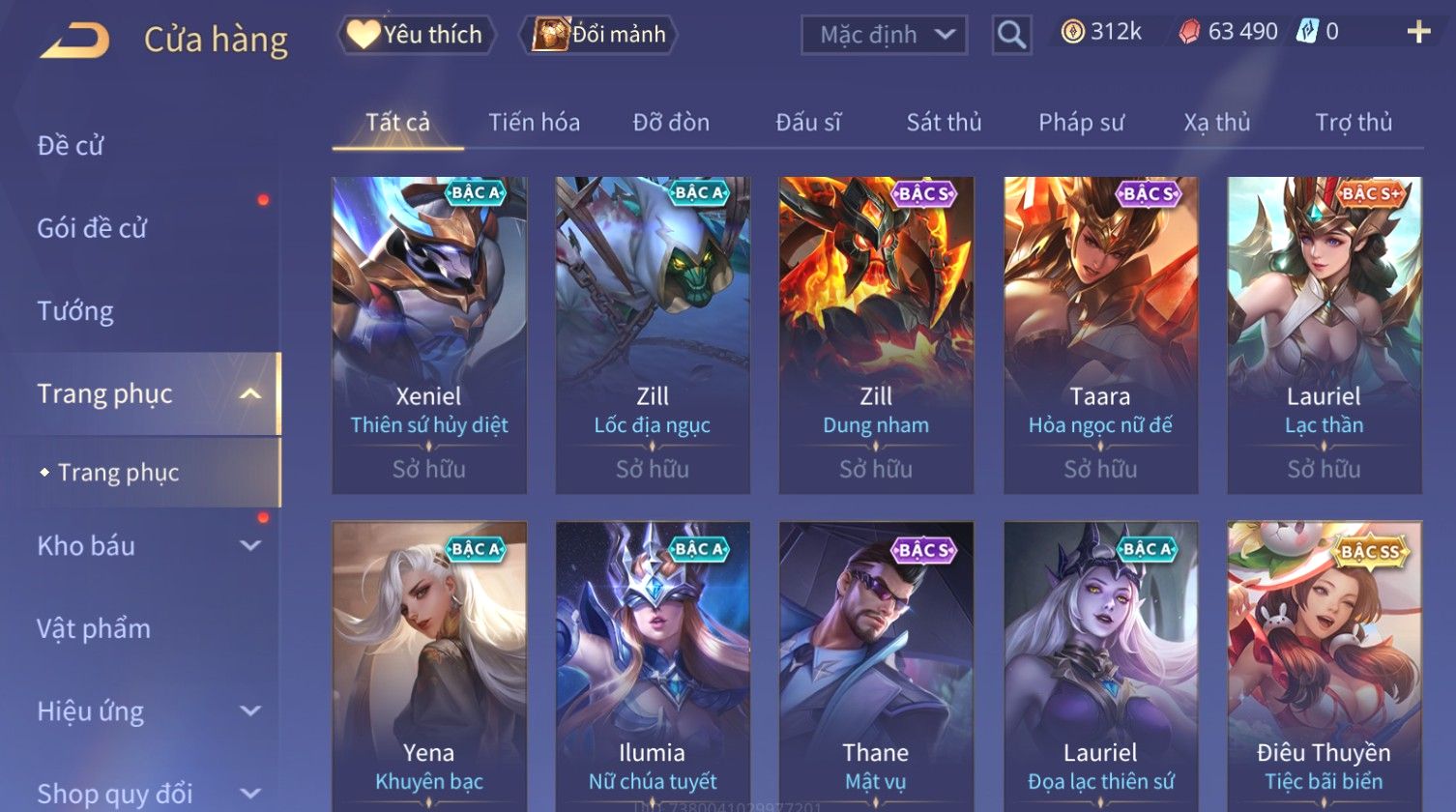Screen dimensions: 1456x812
Task: Open the Vật phẩm section
Action: 94,628
